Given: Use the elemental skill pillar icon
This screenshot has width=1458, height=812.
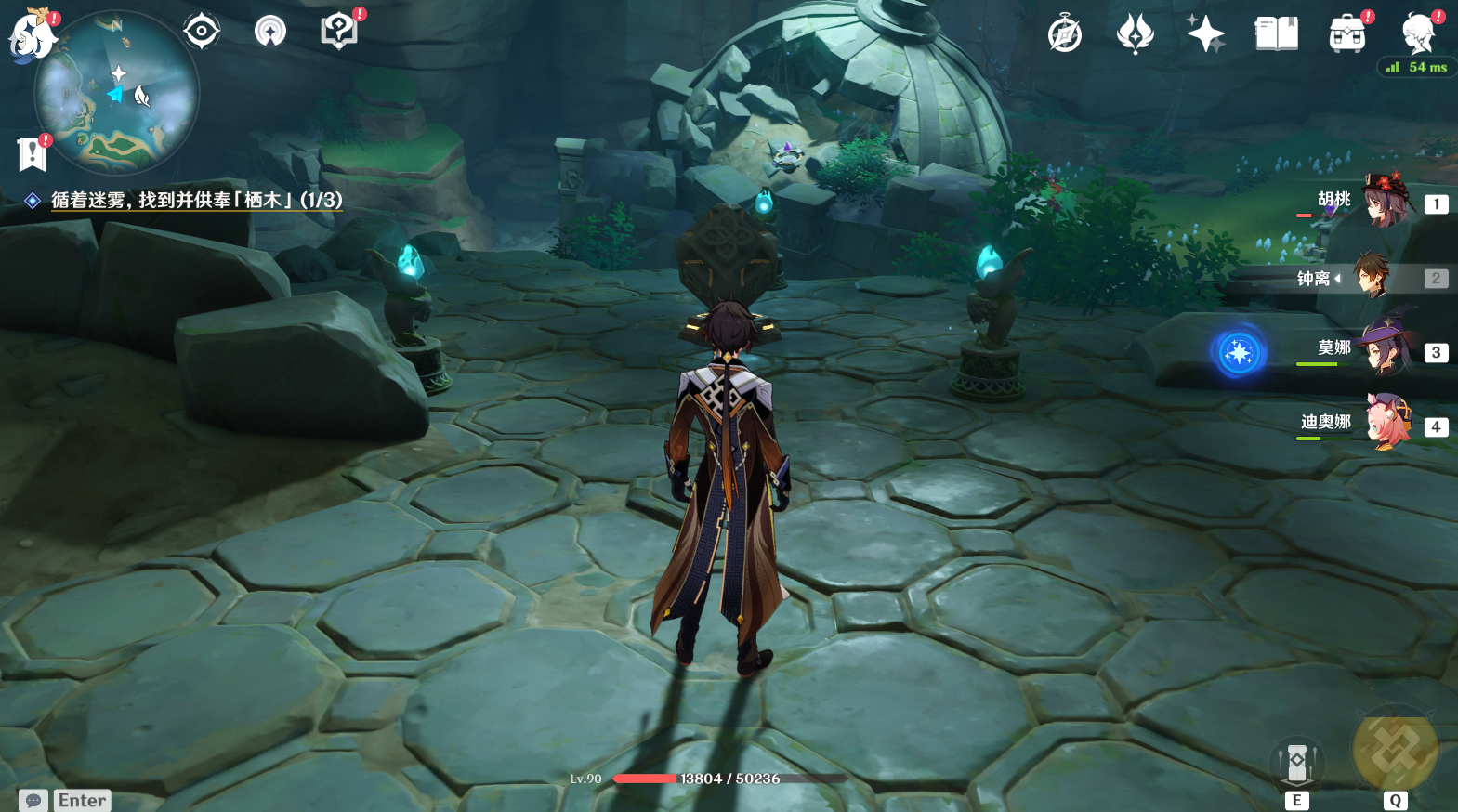Looking at the screenshot, I should tap(1296, 764).
